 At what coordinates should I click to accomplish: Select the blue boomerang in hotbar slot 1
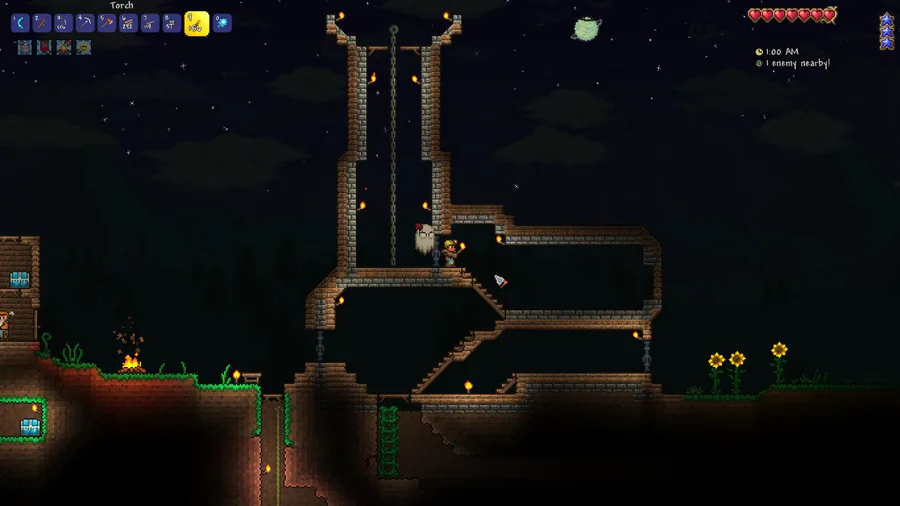click(x=20, y=23)
